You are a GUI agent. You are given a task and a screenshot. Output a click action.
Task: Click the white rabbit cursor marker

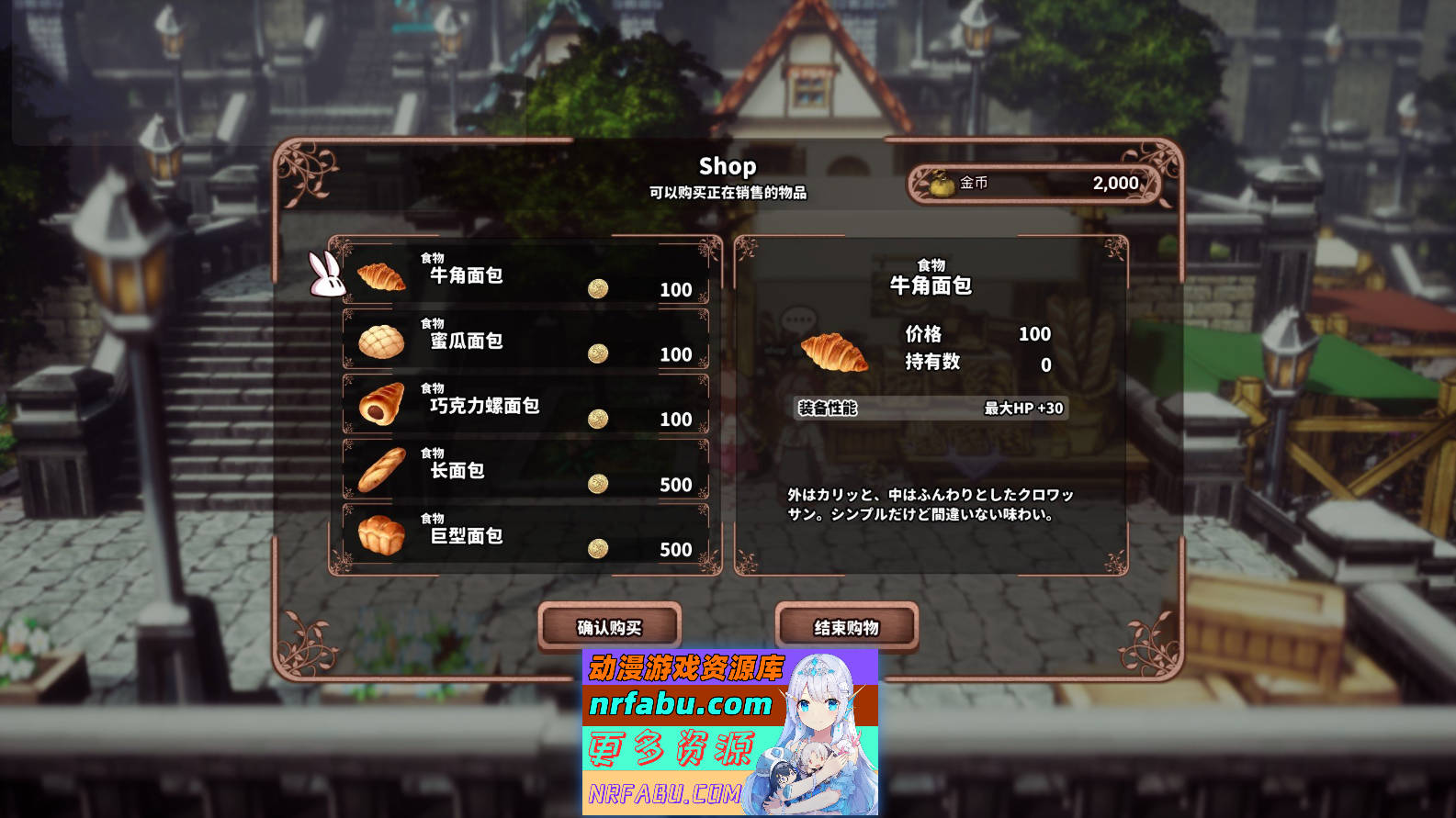click(327, 277)
